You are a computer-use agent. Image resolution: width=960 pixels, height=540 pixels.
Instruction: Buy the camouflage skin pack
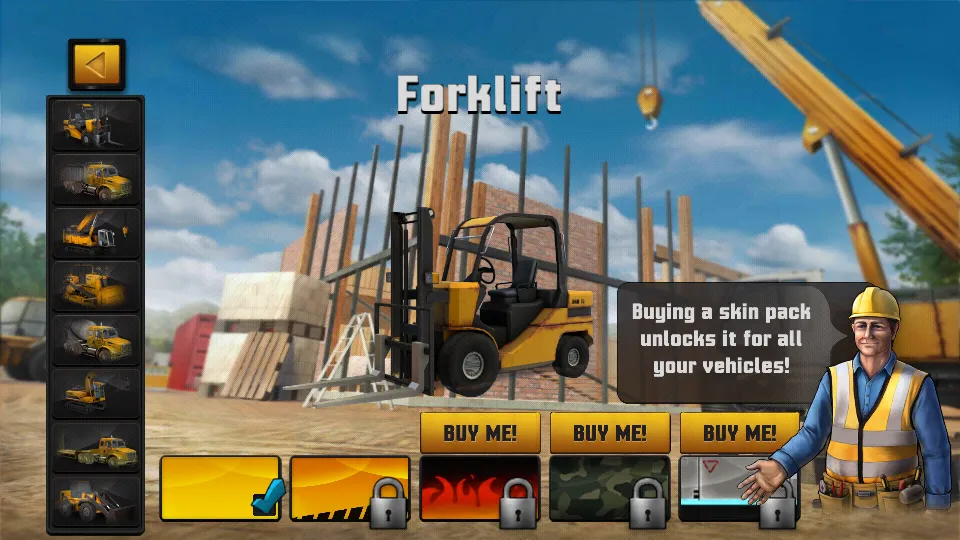[610, 433]
